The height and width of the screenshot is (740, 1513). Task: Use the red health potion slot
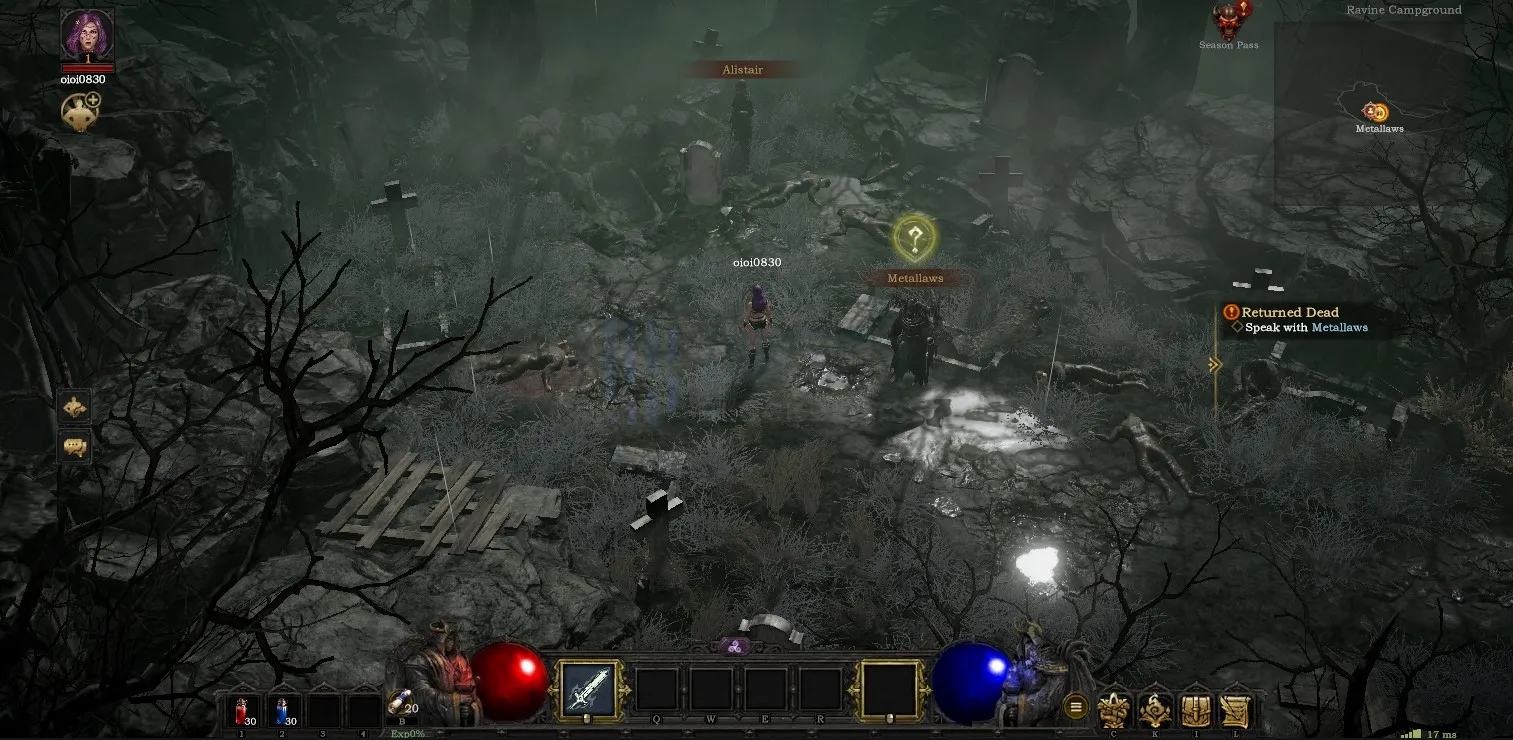[x=242, y=711]
